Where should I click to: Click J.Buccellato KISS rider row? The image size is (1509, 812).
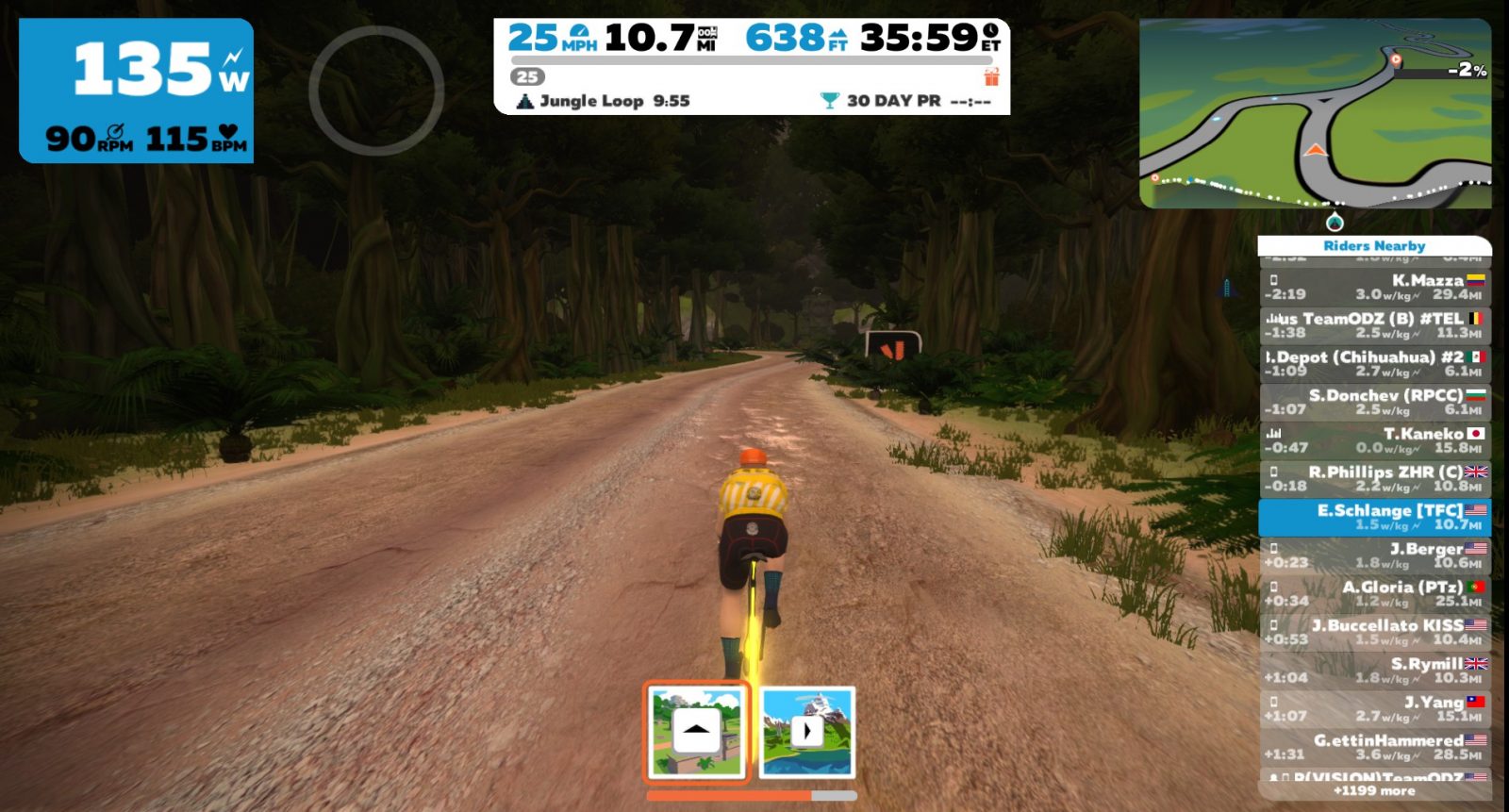(x=1374, y=632)
